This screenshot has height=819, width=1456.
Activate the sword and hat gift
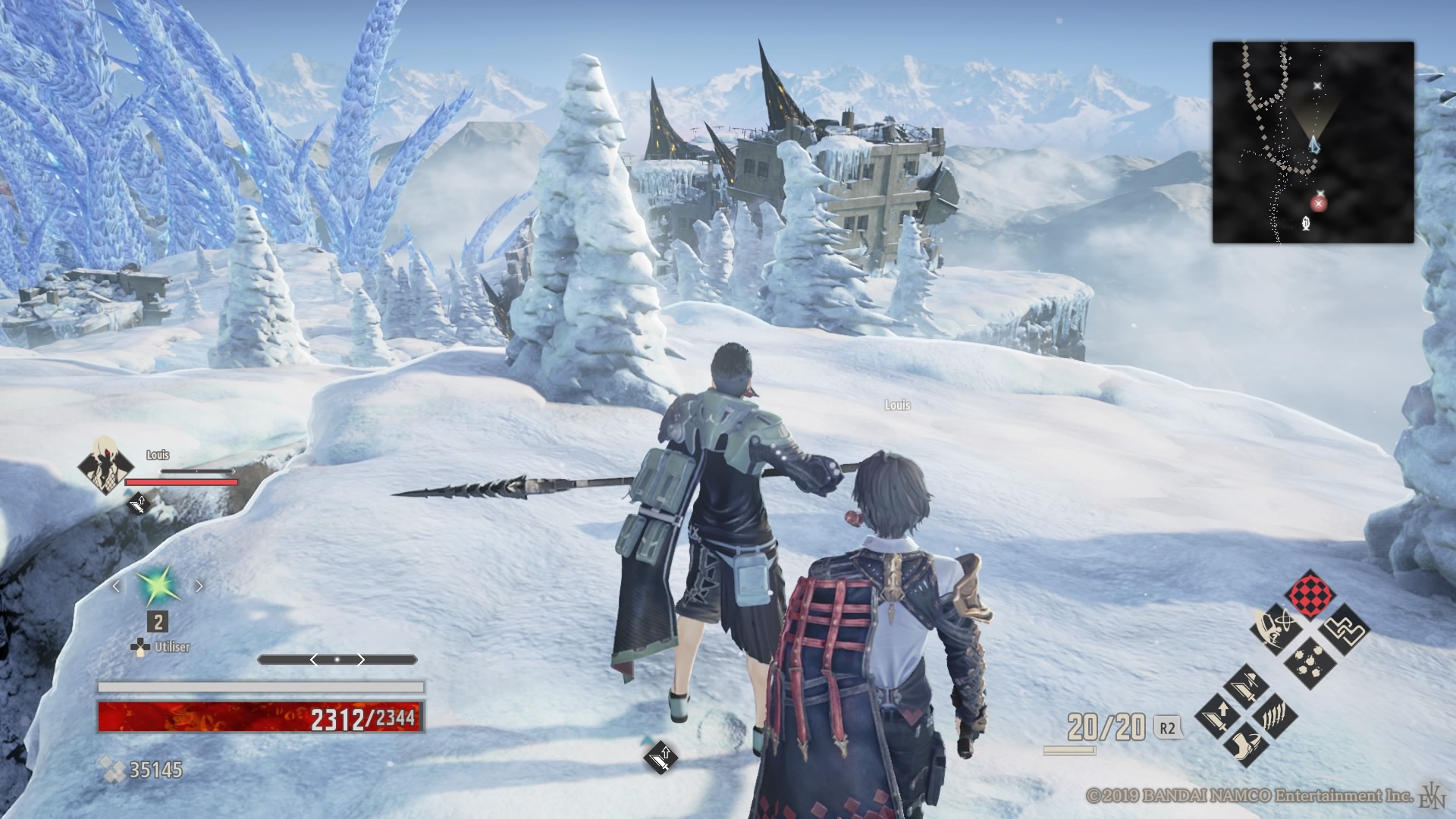[1247, 688]
